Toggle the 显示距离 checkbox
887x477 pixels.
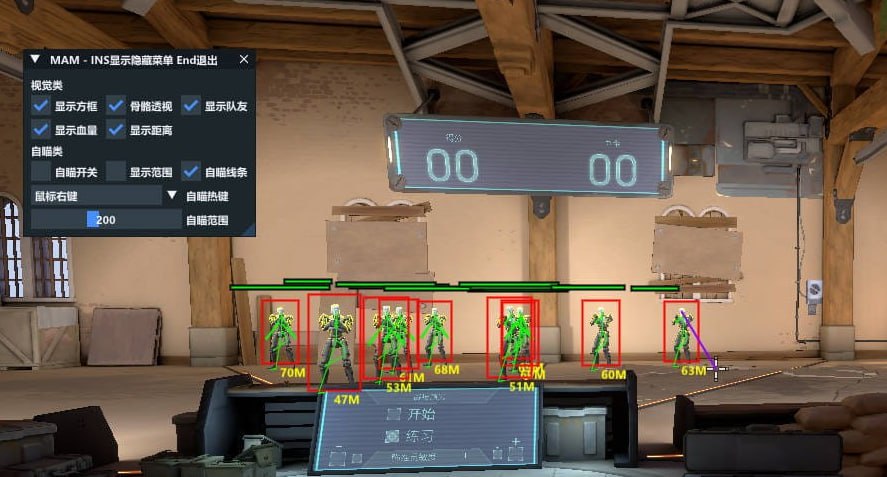pos(116,130)
